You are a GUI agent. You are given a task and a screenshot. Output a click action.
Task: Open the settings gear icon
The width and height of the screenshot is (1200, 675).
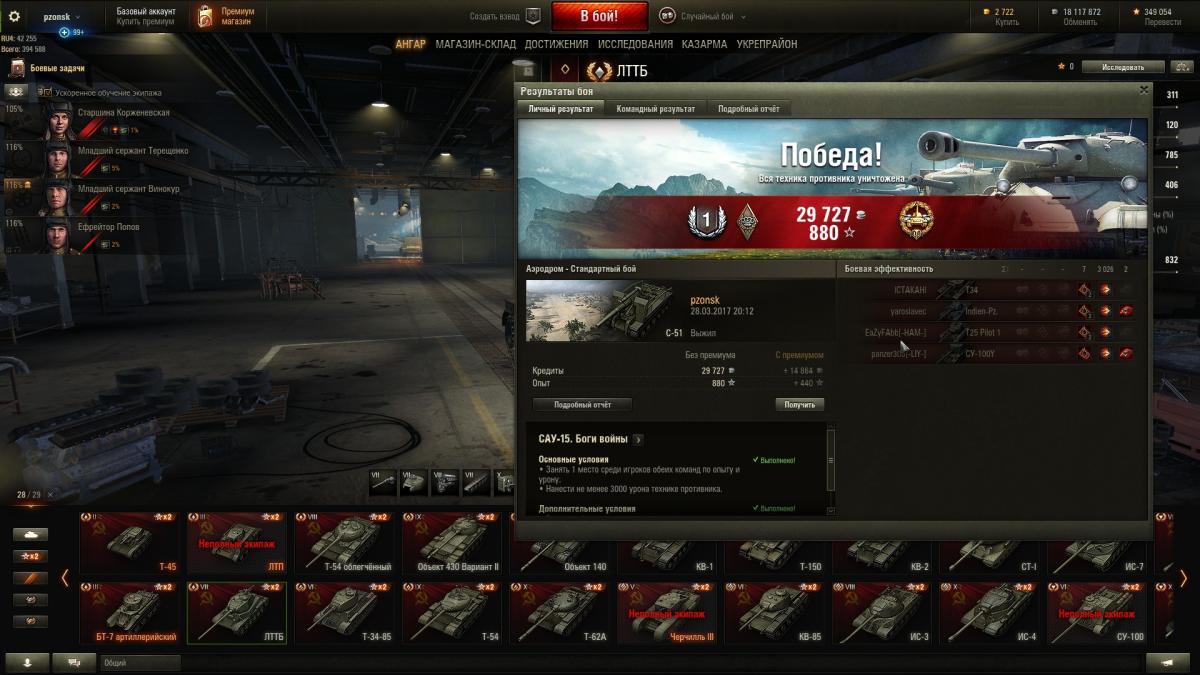click(x=14, y=16)
